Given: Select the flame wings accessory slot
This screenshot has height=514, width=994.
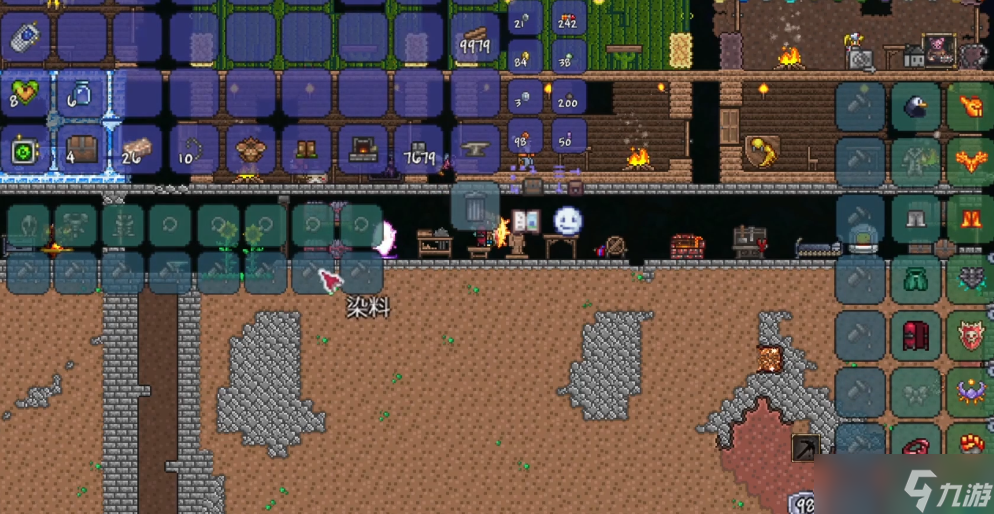Looking at the screenshot, I should click(x=970, y=161).
